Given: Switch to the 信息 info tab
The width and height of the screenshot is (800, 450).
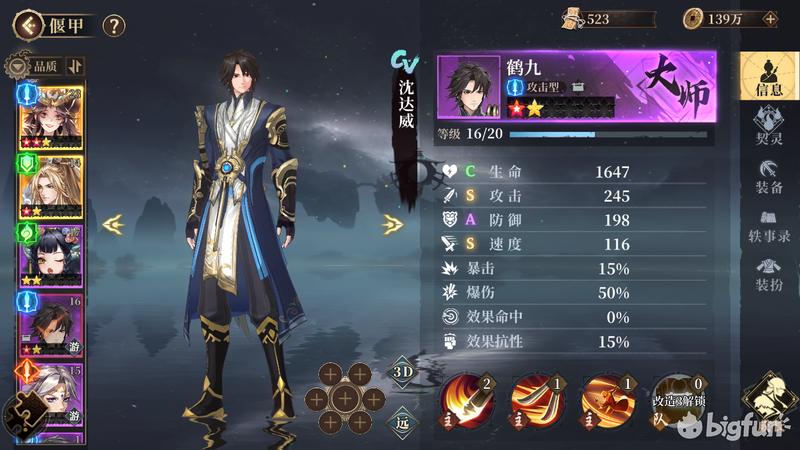Looking at the screenshot, I should pyautogui.click(x=768, y=76).
